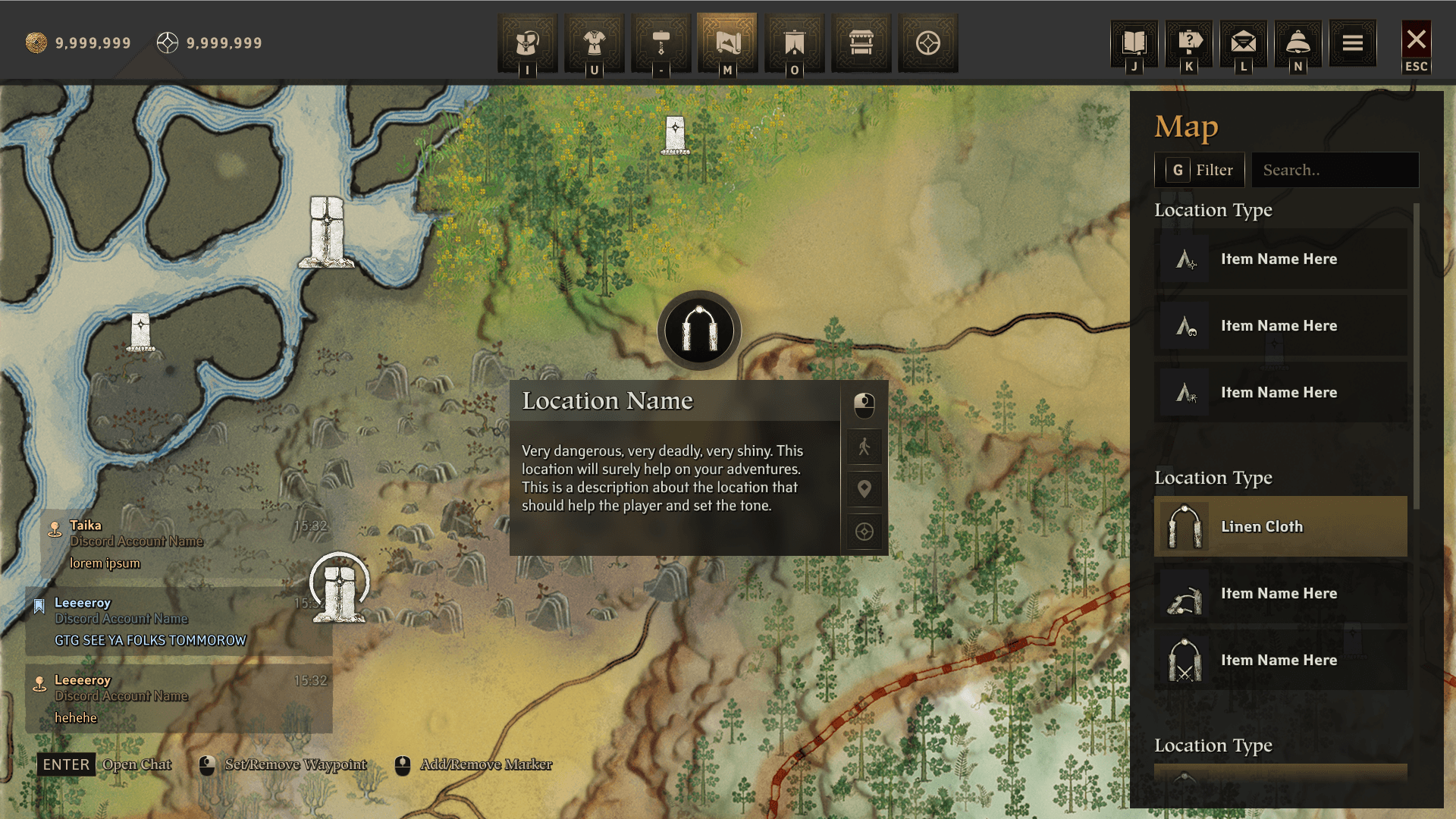This screenshot has height=819, width=1456.
Task: Click the walking figure button in location popup
Action: pos(864,447)
